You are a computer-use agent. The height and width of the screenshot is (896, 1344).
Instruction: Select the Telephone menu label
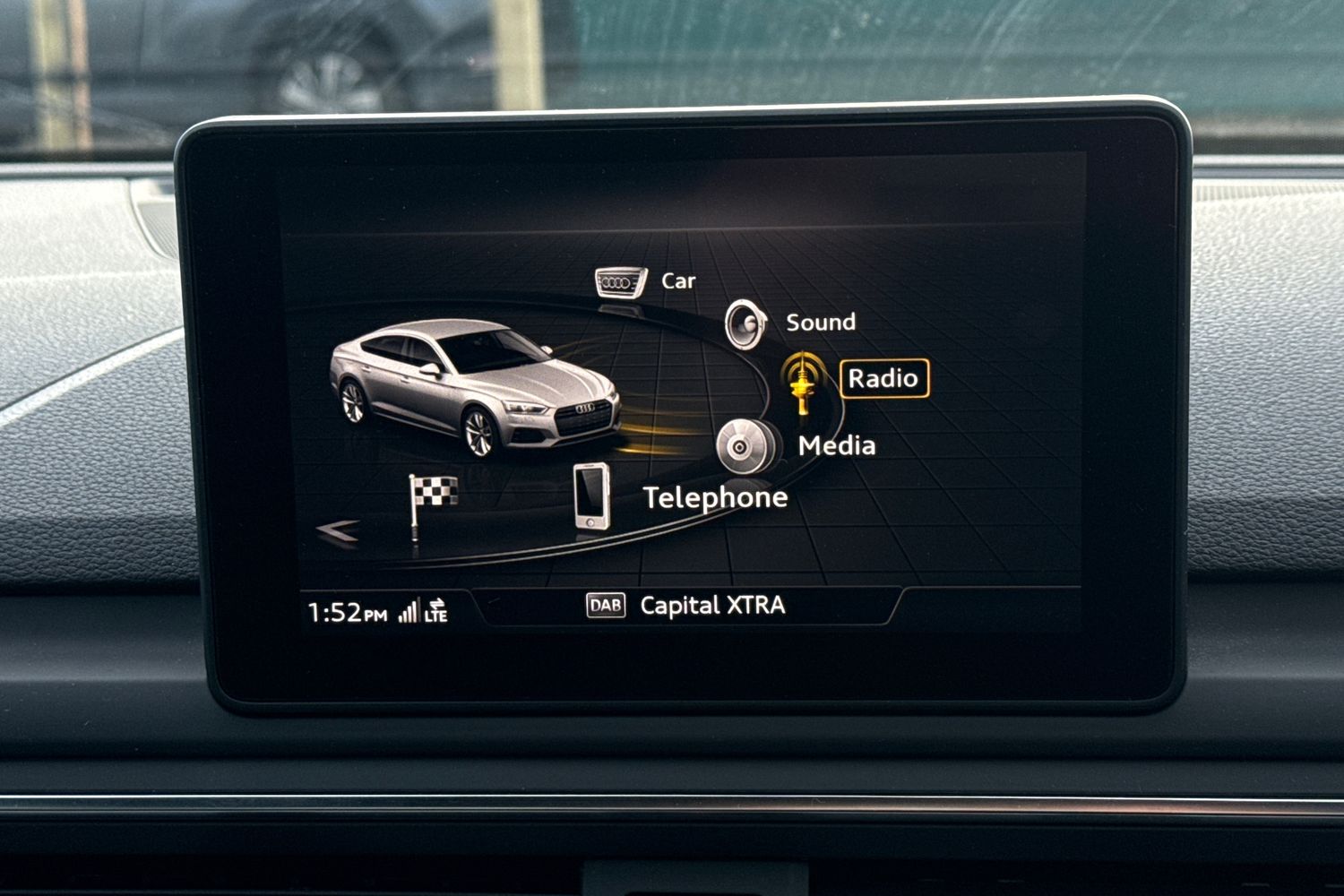tap(714, 498)
